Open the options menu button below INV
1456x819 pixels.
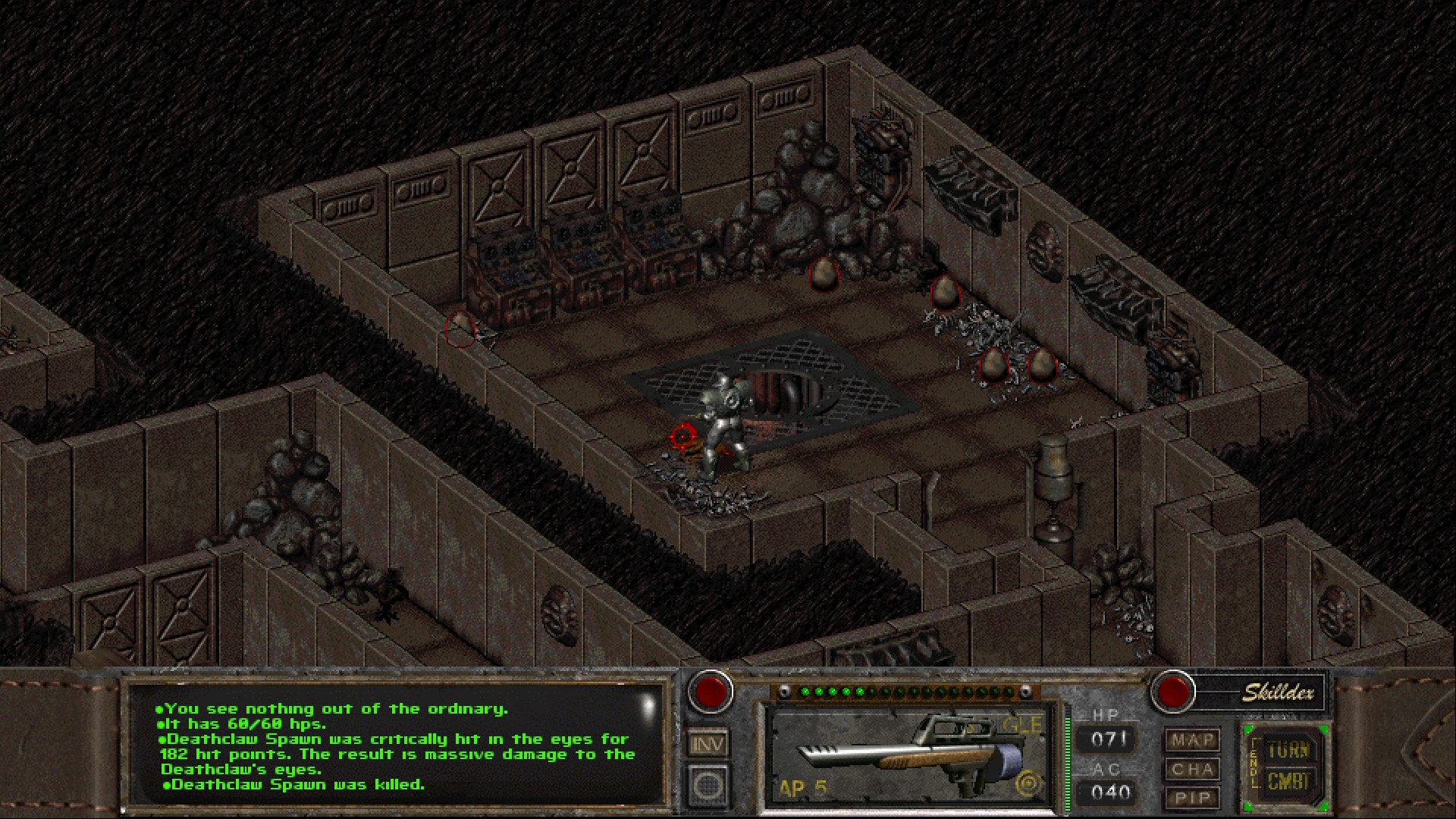tap(708, 784)
